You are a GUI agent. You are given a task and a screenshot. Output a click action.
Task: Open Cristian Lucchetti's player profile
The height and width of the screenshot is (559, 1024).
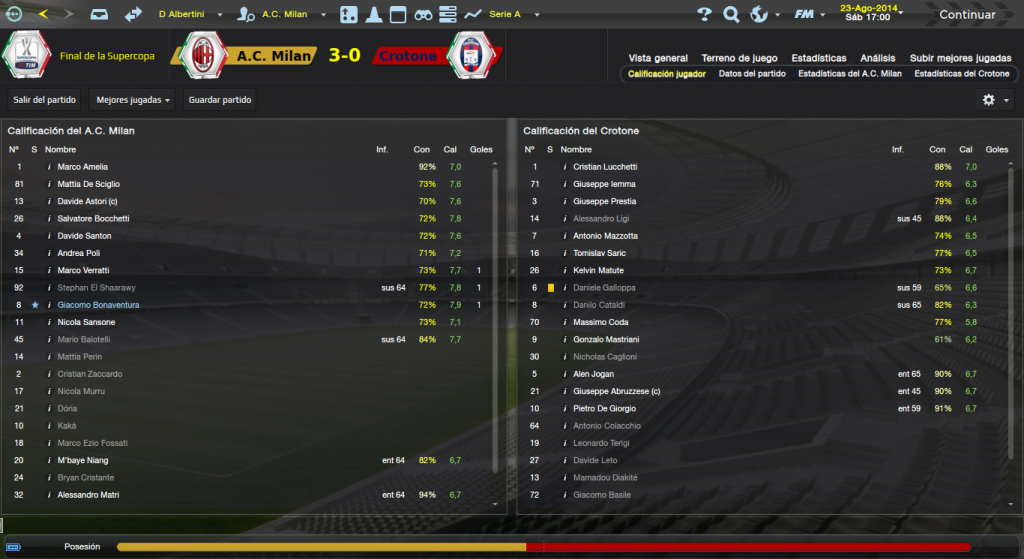pos(605,167)
